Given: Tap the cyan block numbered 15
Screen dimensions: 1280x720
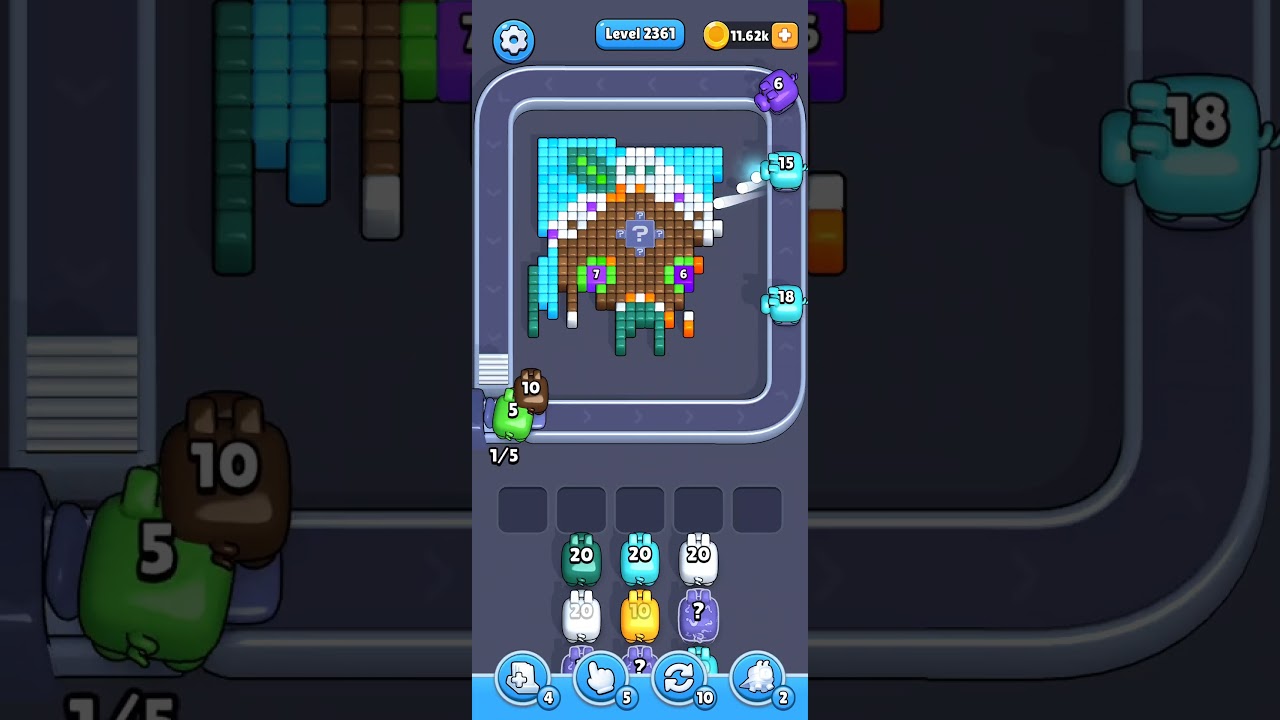Looking at the screenshot, I should (784, 165).
